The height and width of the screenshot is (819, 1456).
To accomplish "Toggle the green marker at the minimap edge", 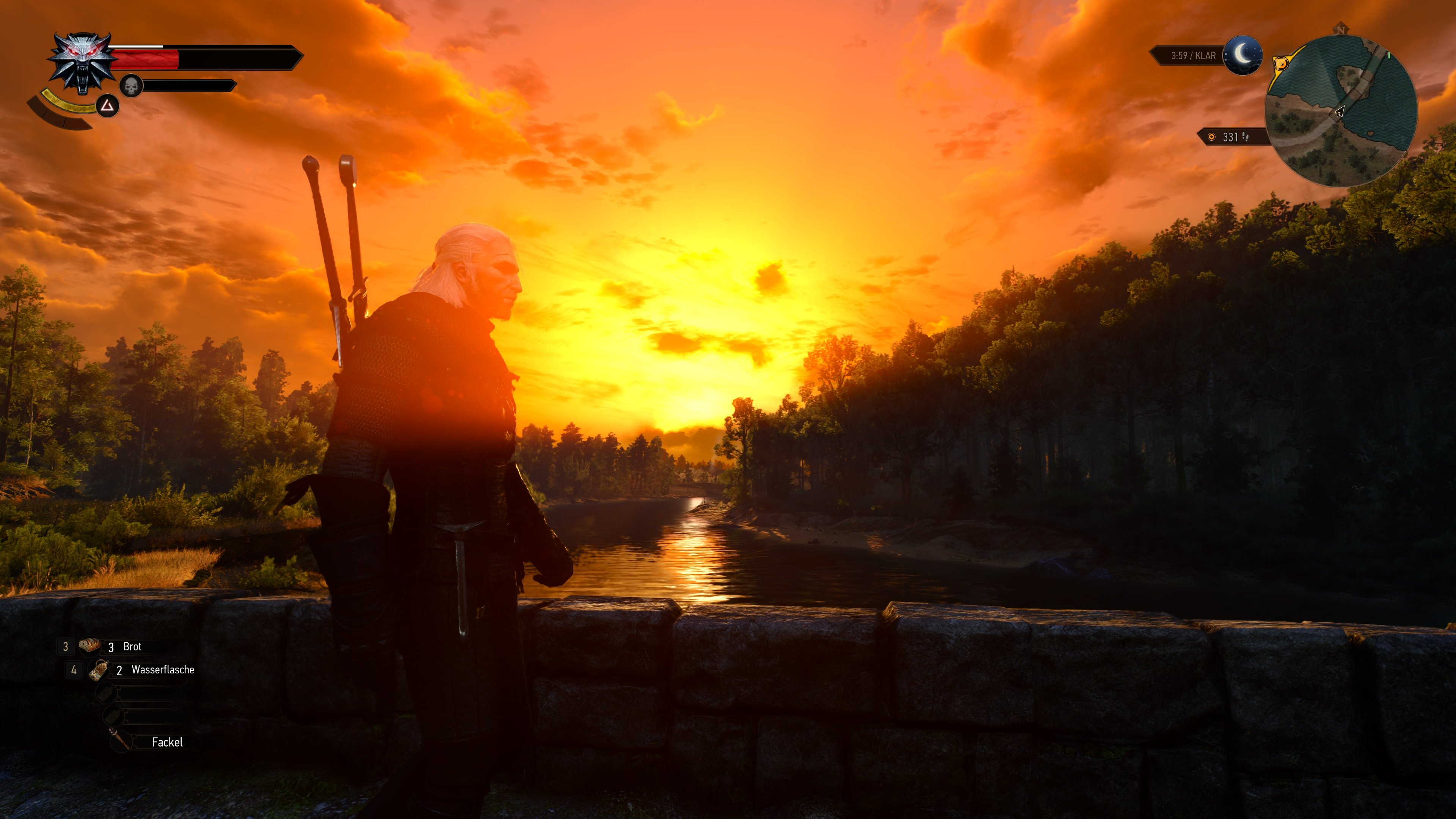I will coord(1389,54).
